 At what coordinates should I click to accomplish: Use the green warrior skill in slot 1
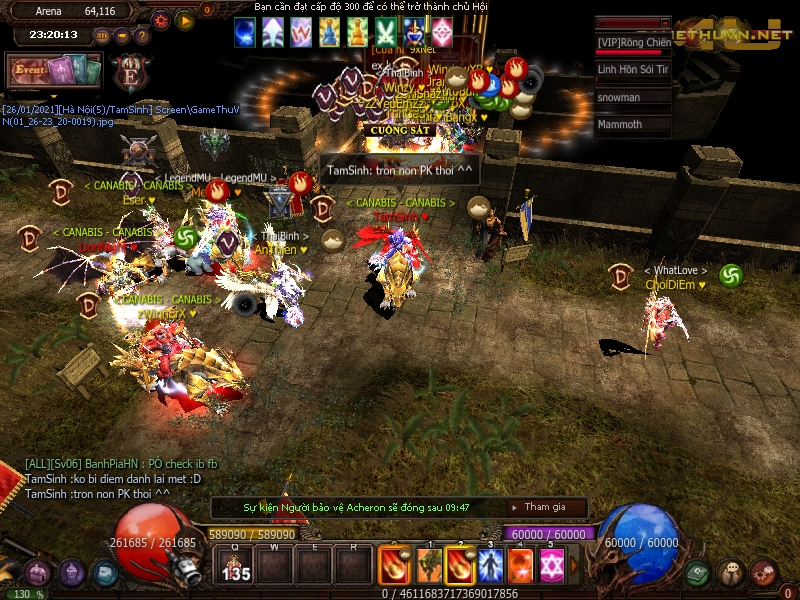pyautogui.click(x=431, y=566)
